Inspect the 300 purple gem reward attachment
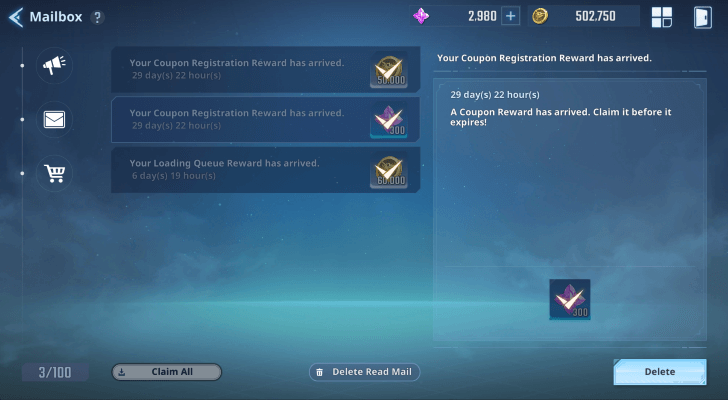Image resolution: width=728 pixels, height=400 pixels. 570,300
